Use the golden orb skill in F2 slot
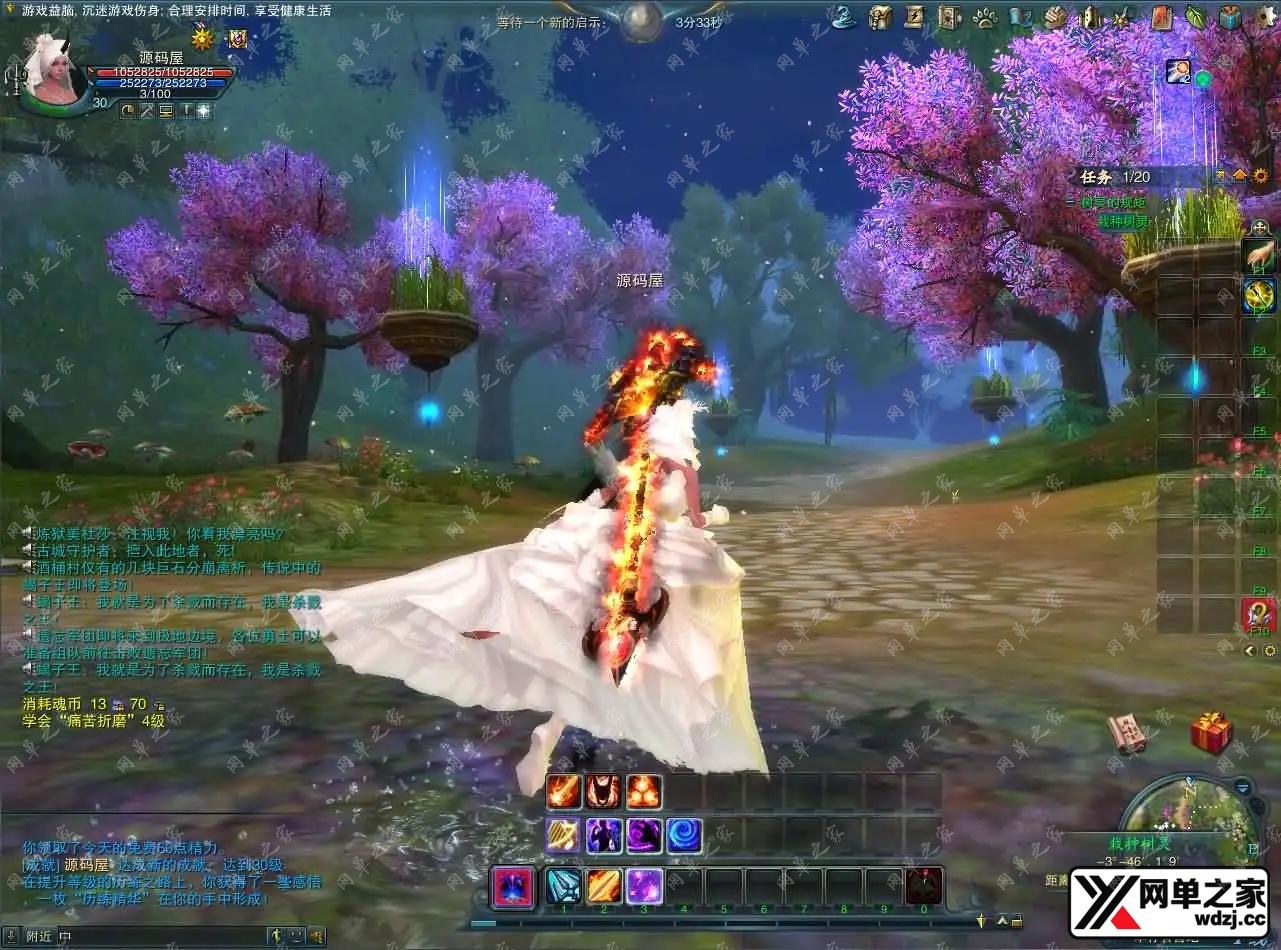Screen dimensions: 1281x950 pyautogui.click(x=1258, y=295)
